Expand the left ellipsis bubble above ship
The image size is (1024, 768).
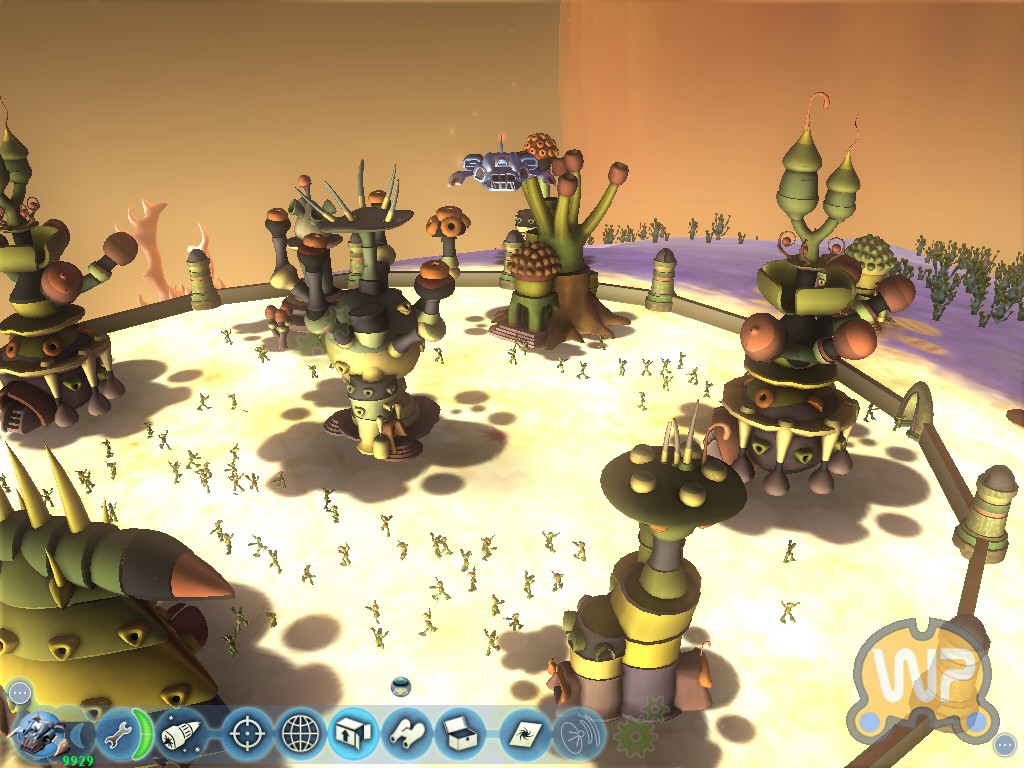point(20,692)
